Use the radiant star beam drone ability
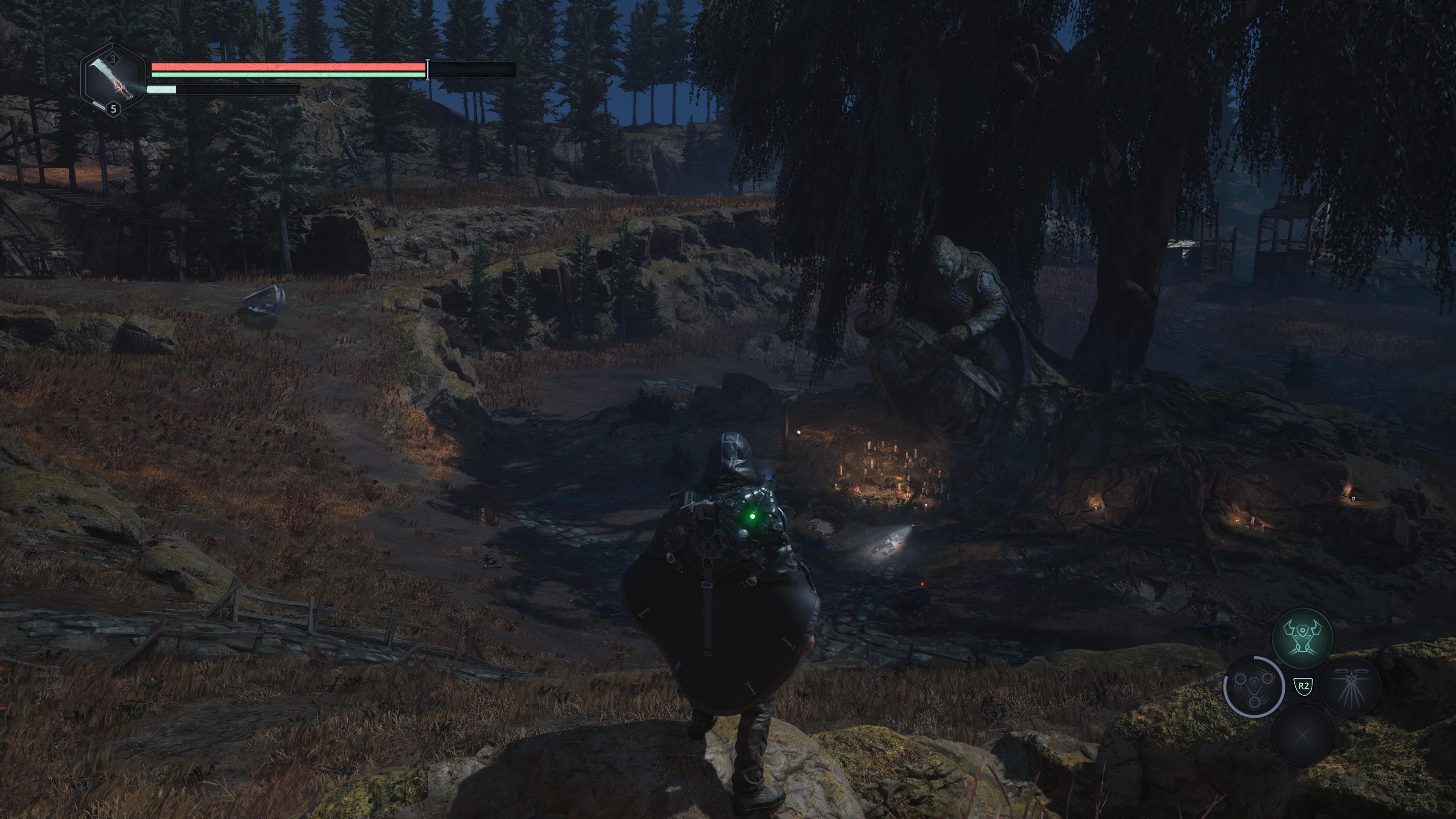 (1350, 687)
